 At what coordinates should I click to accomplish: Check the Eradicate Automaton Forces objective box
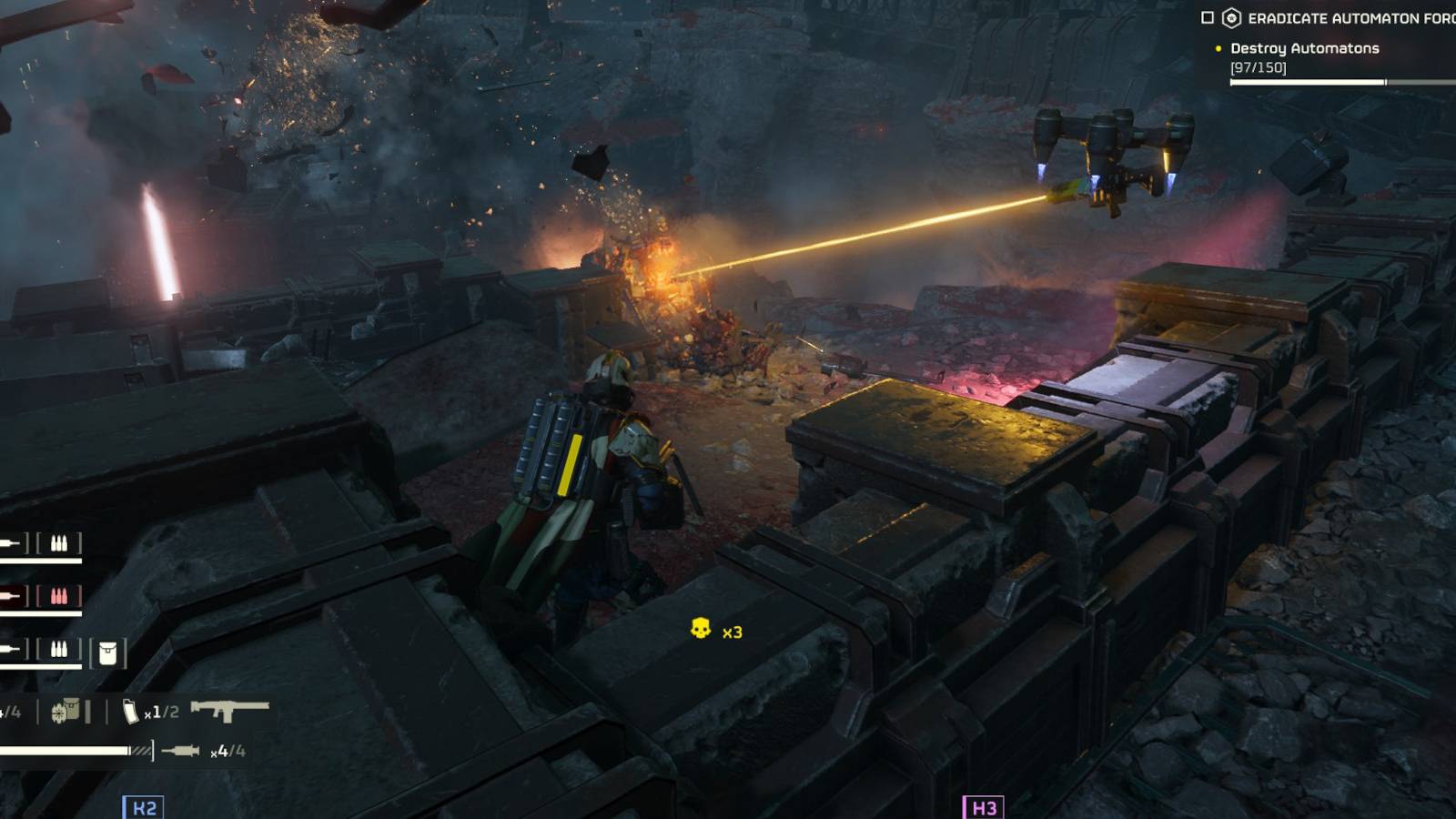coord(1208,16)
